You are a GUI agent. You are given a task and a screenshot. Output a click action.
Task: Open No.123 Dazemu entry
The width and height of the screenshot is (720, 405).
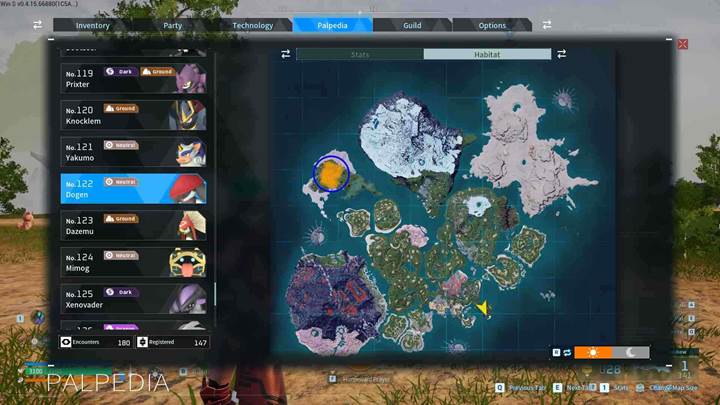tap(134, 225)
